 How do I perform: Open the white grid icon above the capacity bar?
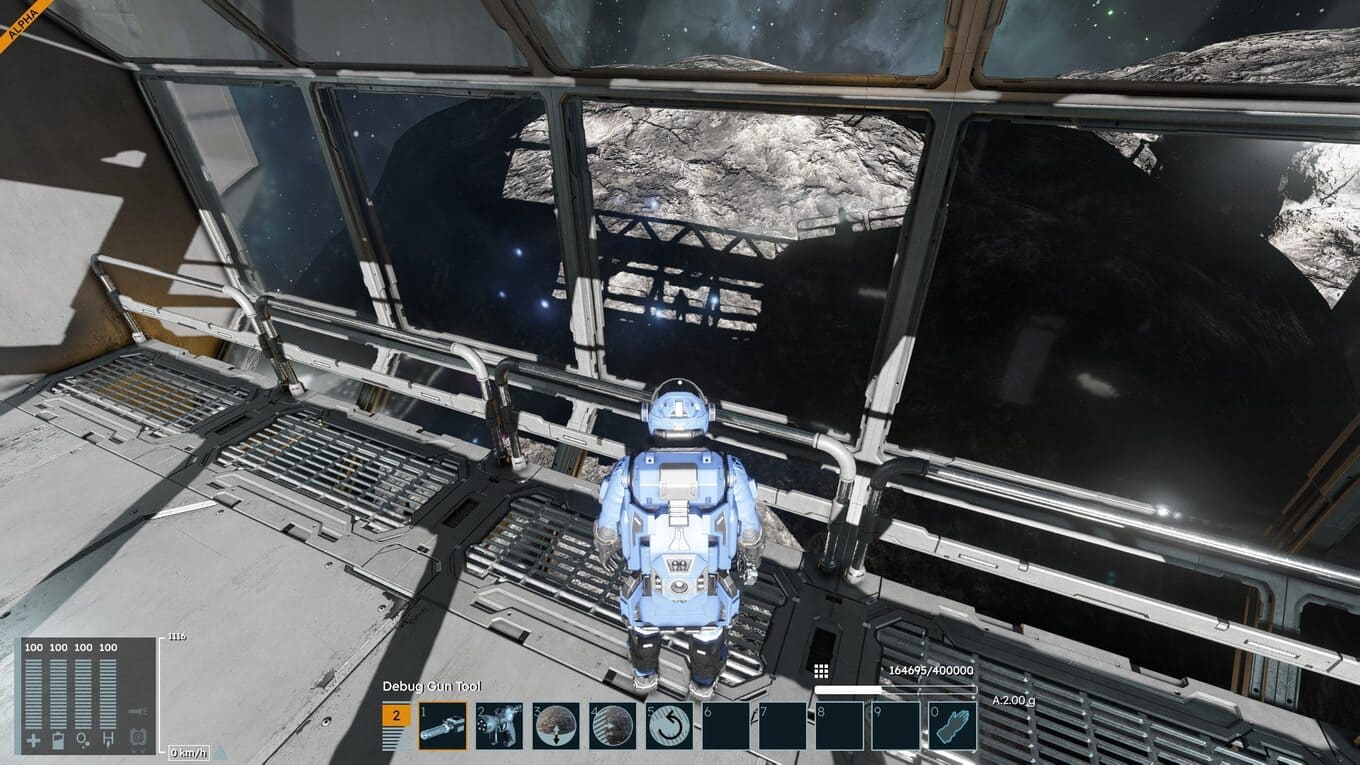(821, 671)
